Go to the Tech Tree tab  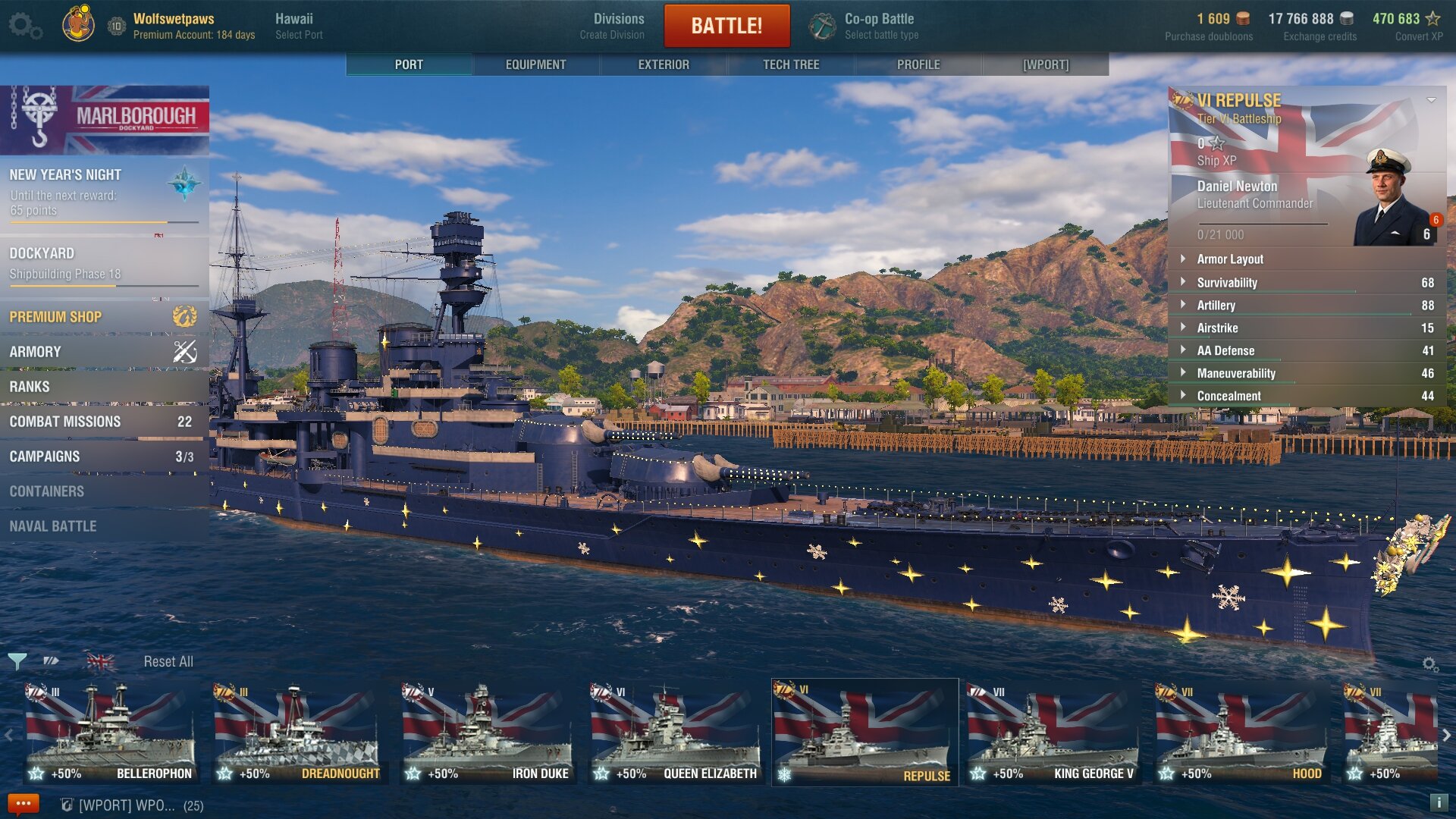(x=791, y=64)
